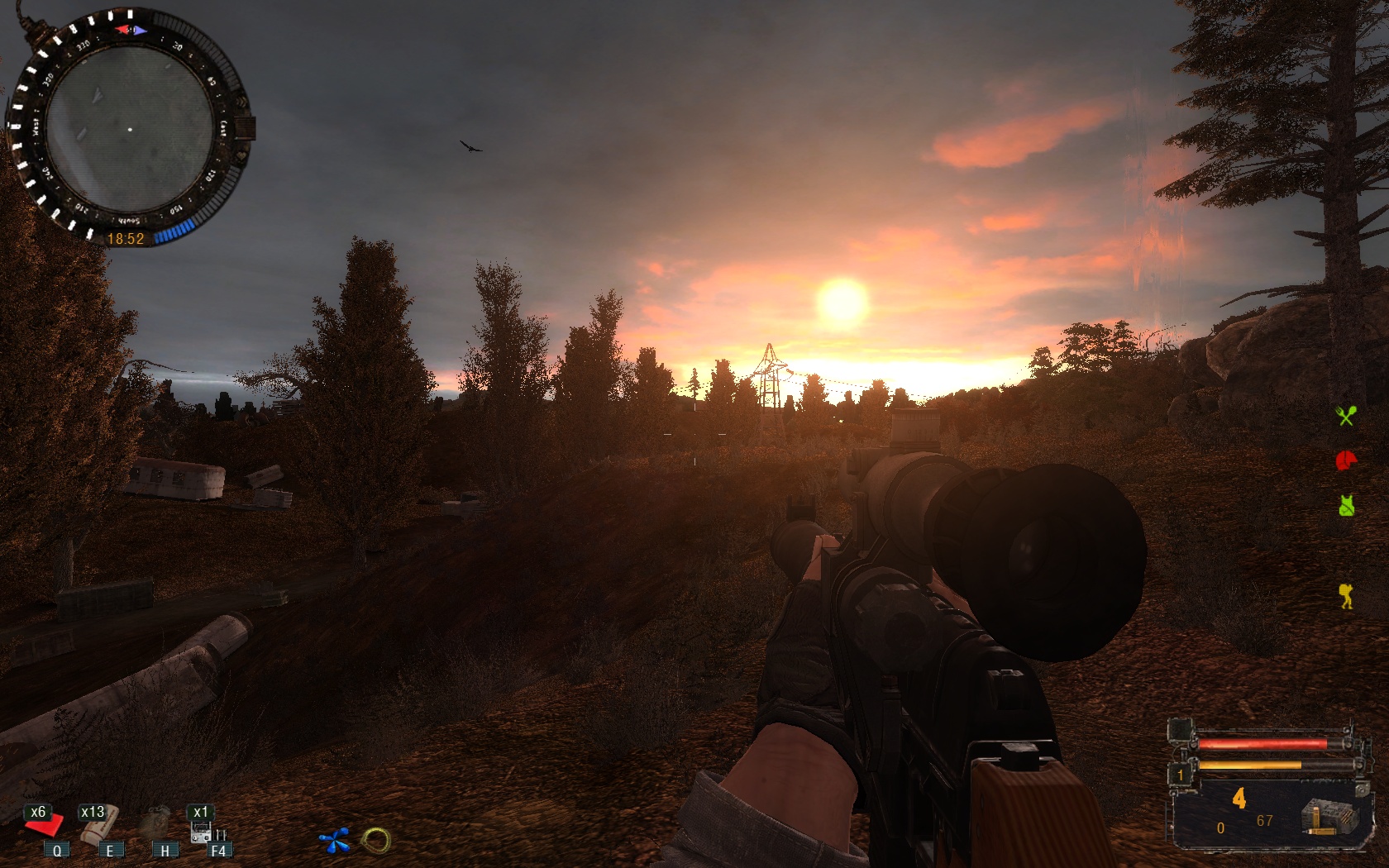Click the red helmet condition icon

[x=1347, y=460]
